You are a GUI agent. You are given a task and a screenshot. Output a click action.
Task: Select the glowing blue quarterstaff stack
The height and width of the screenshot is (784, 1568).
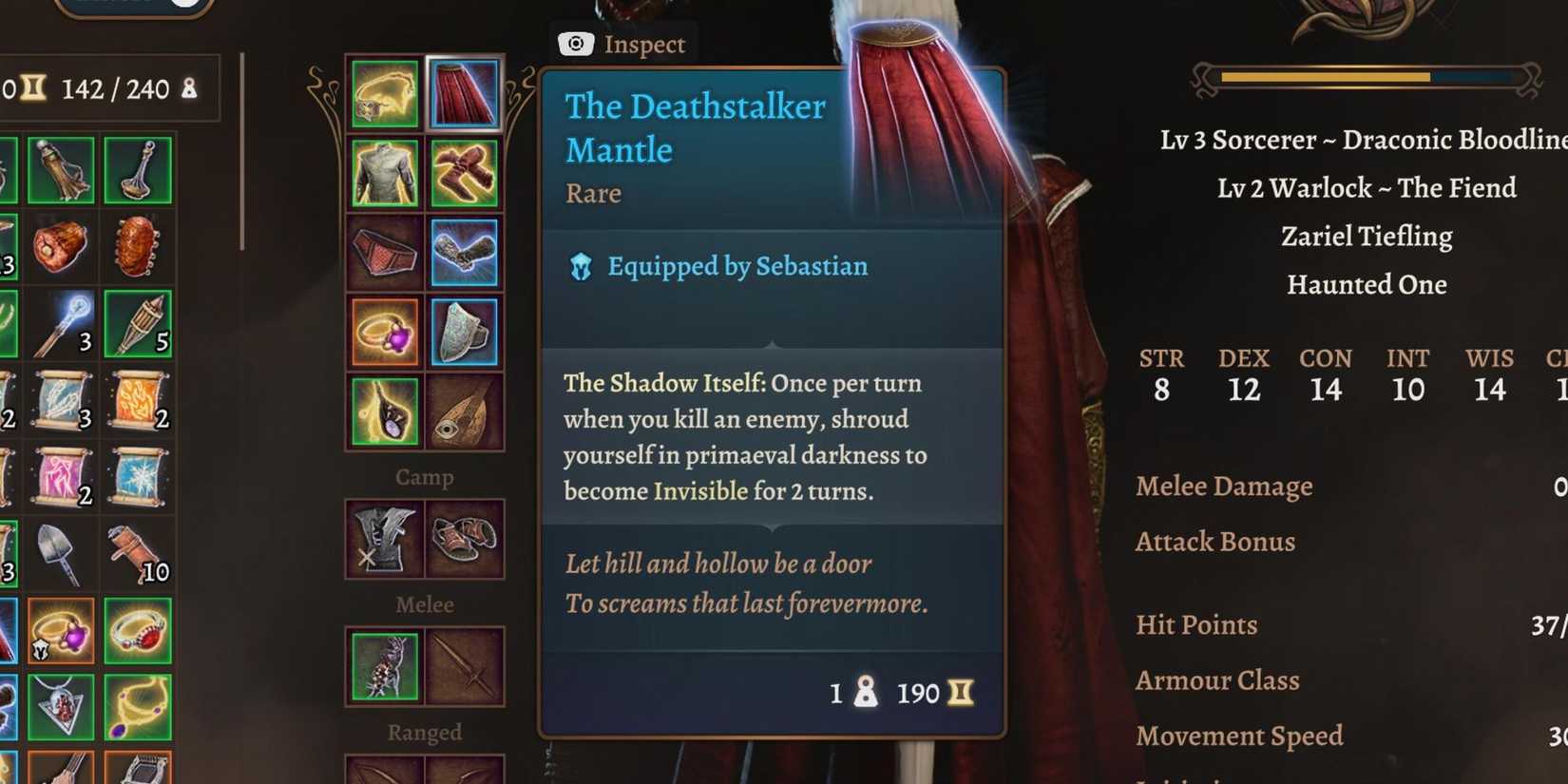tap(62, 323)
